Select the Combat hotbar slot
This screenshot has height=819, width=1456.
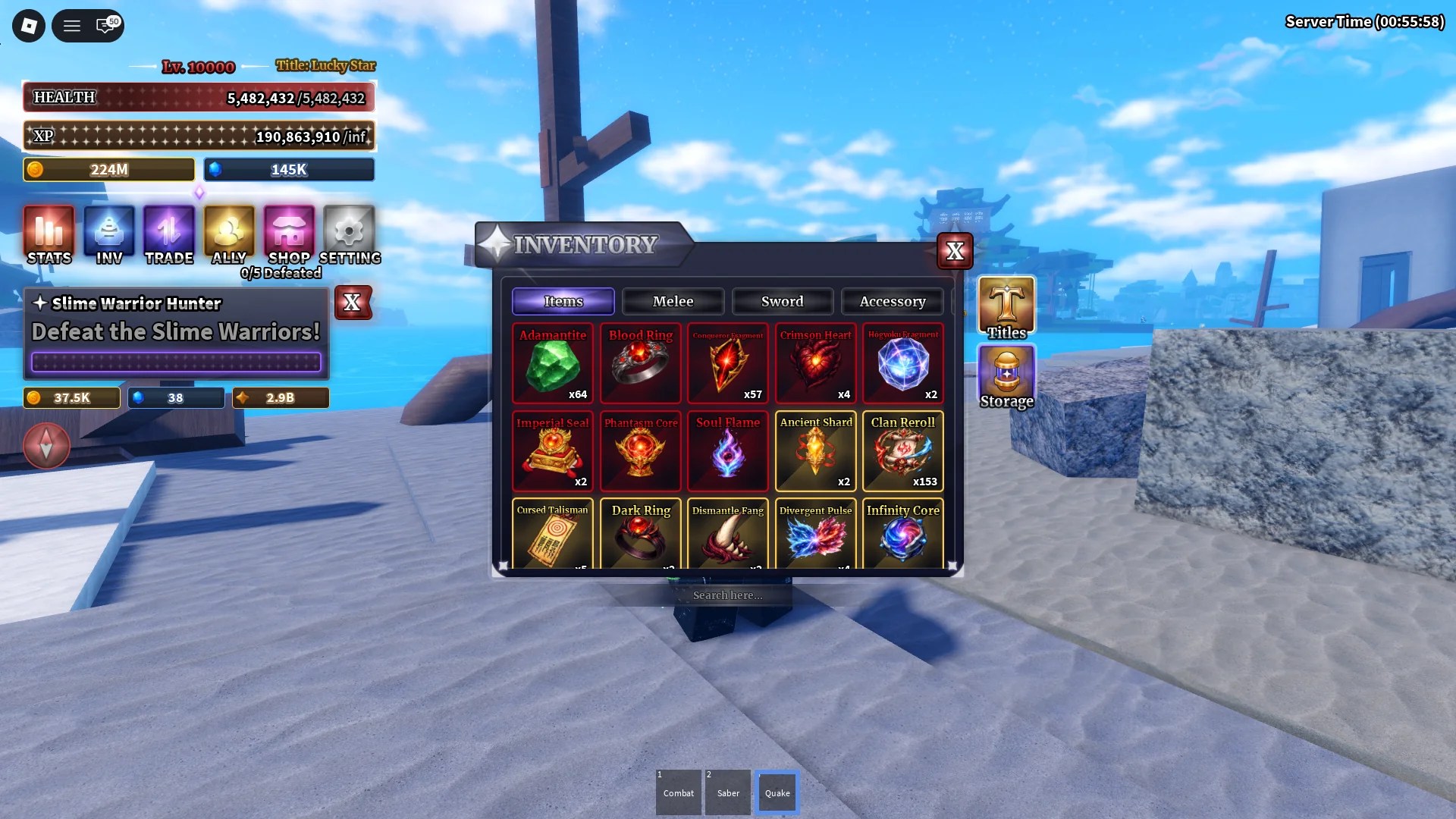(x=678, y=792)
